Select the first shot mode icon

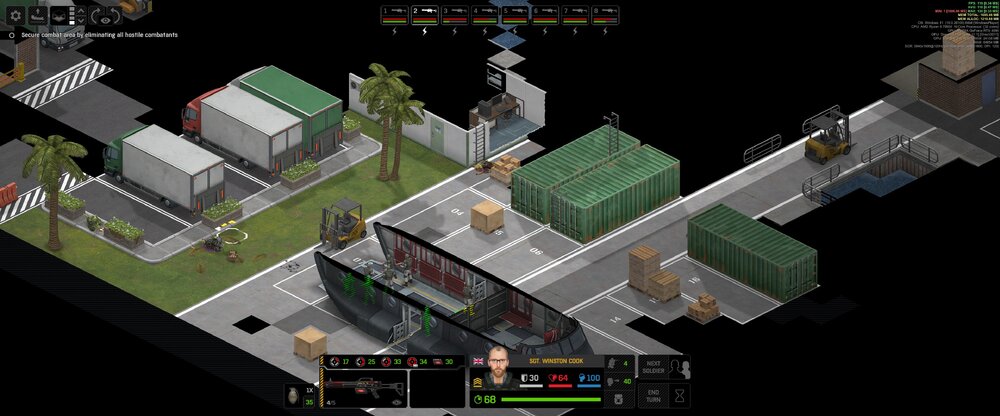tap(335, 362)
